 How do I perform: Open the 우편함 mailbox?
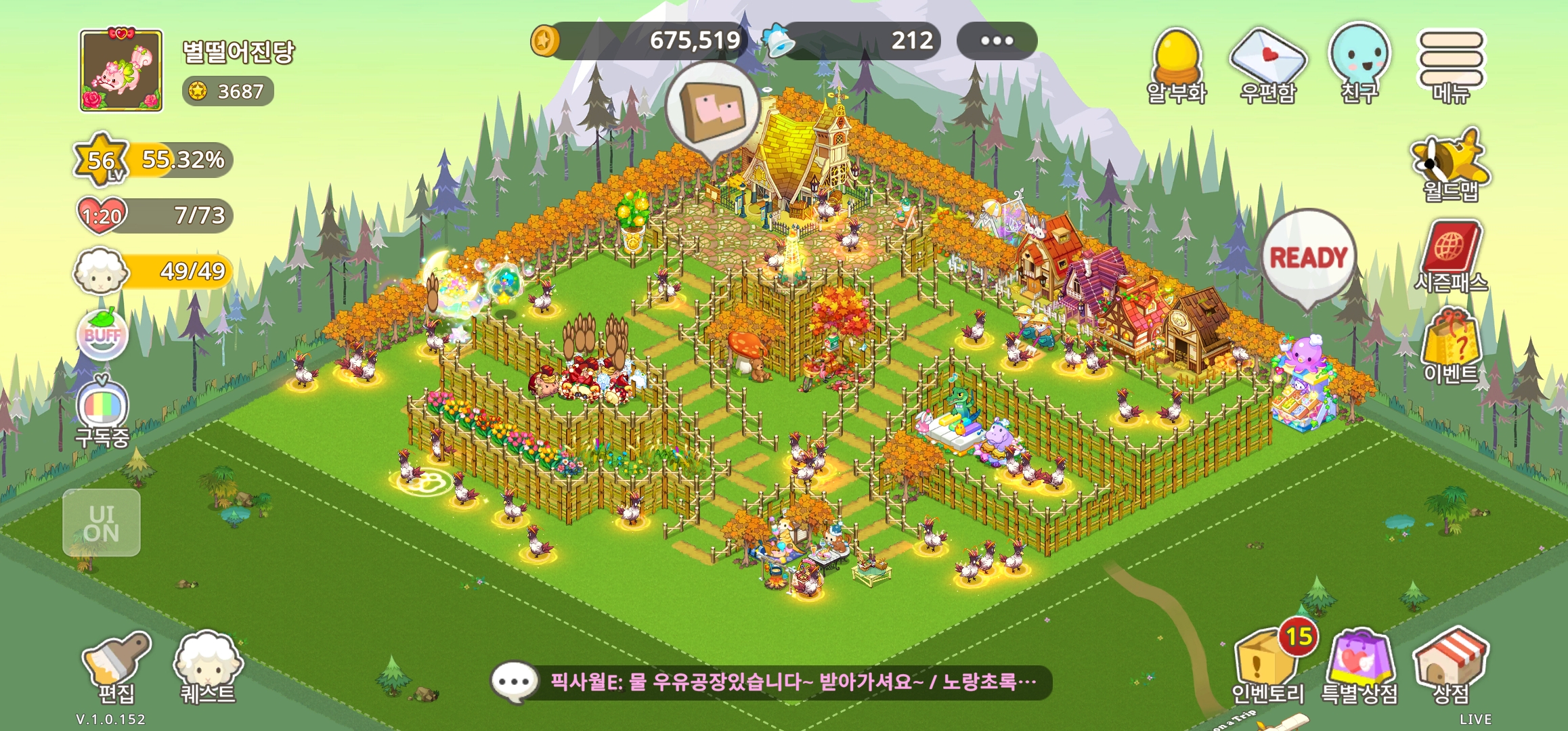pyautogui.click(x=1267, y=64)
